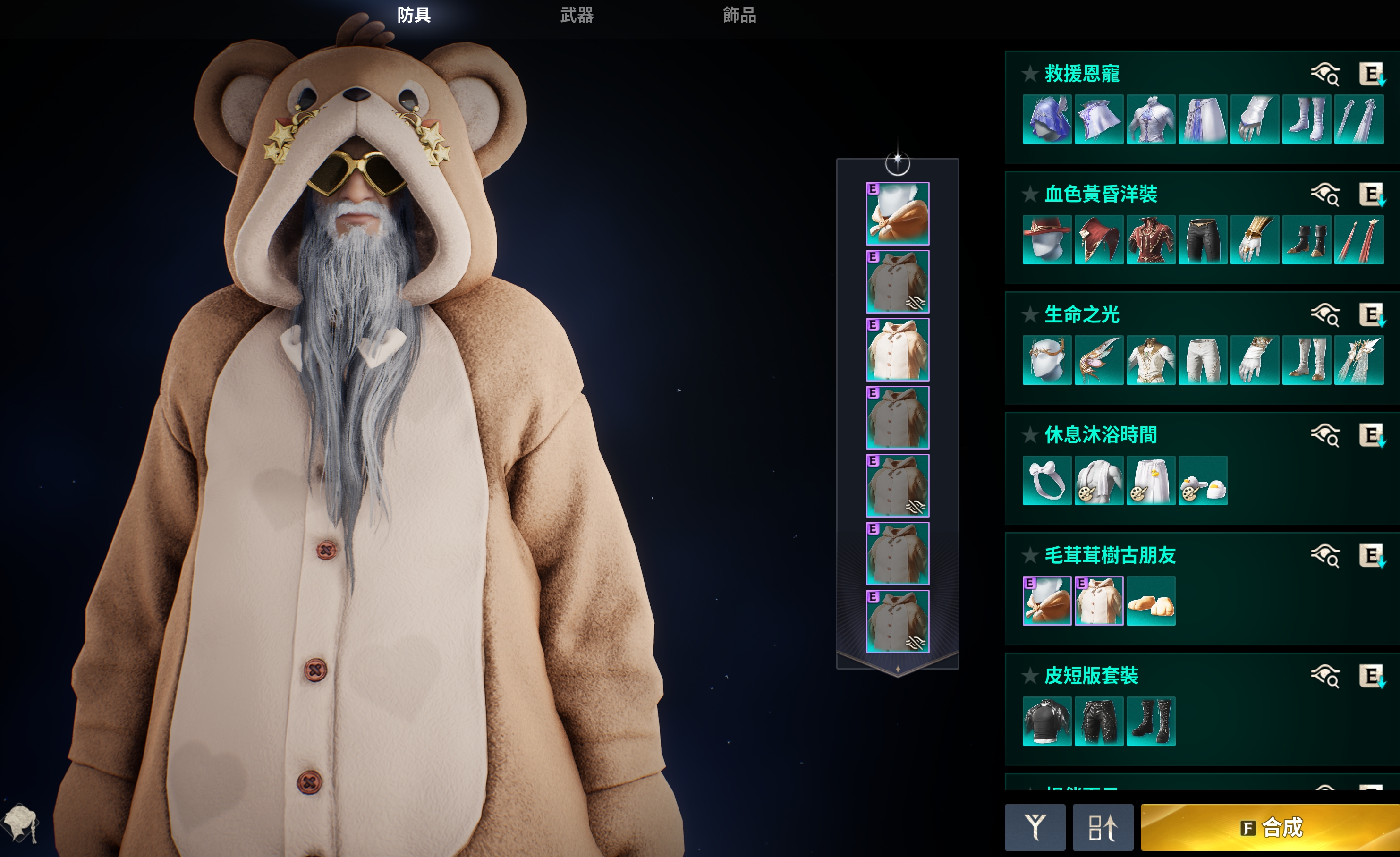Screen dimensions: 1400x857
Task: Select the red hat in 血色黃昏洋裝
Action: [1047, 240]
